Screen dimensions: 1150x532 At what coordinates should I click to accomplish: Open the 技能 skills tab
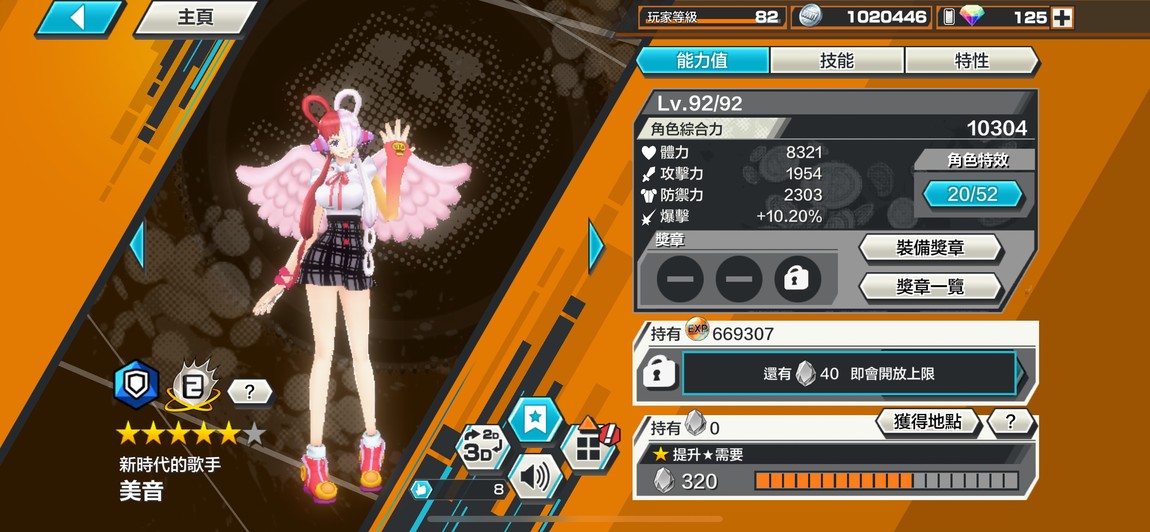(837, 60)
